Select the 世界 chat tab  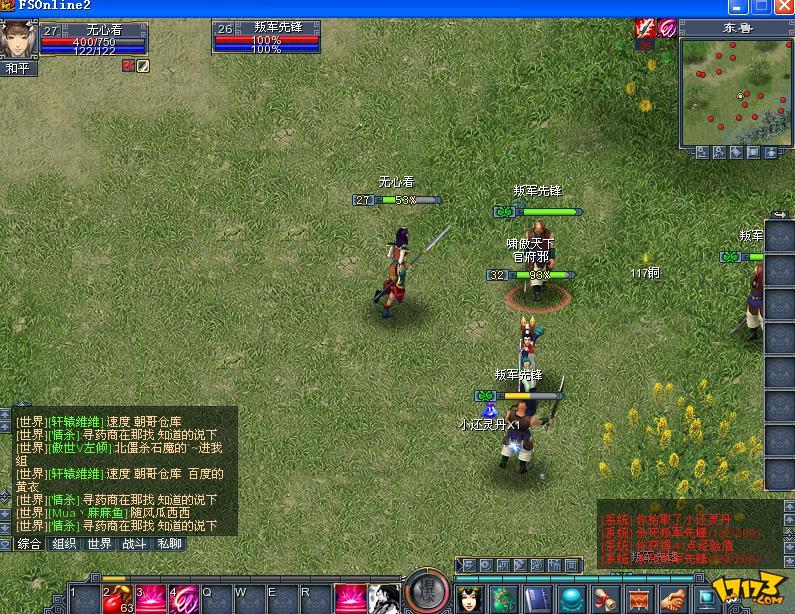tap(99, 544)
